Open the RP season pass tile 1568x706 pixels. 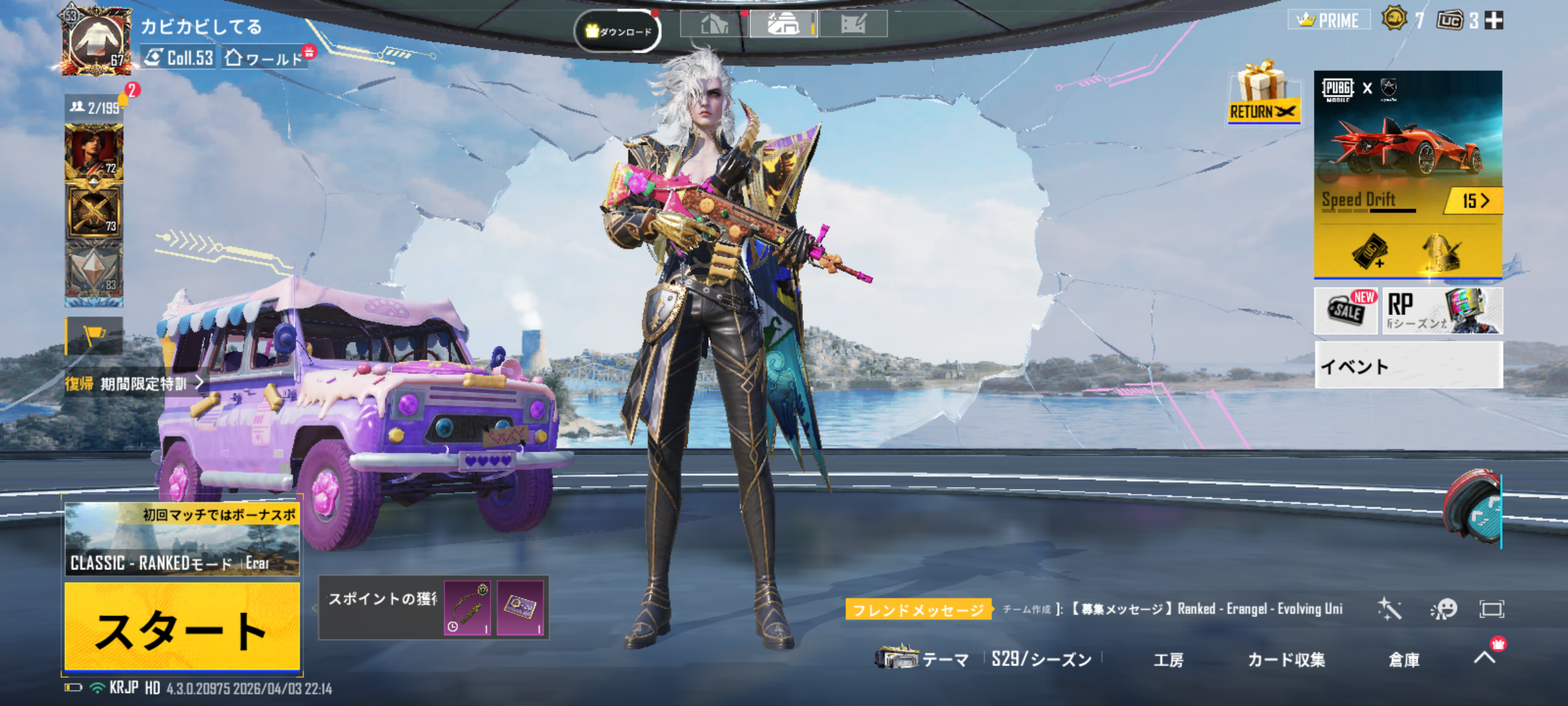[1442, 311]
